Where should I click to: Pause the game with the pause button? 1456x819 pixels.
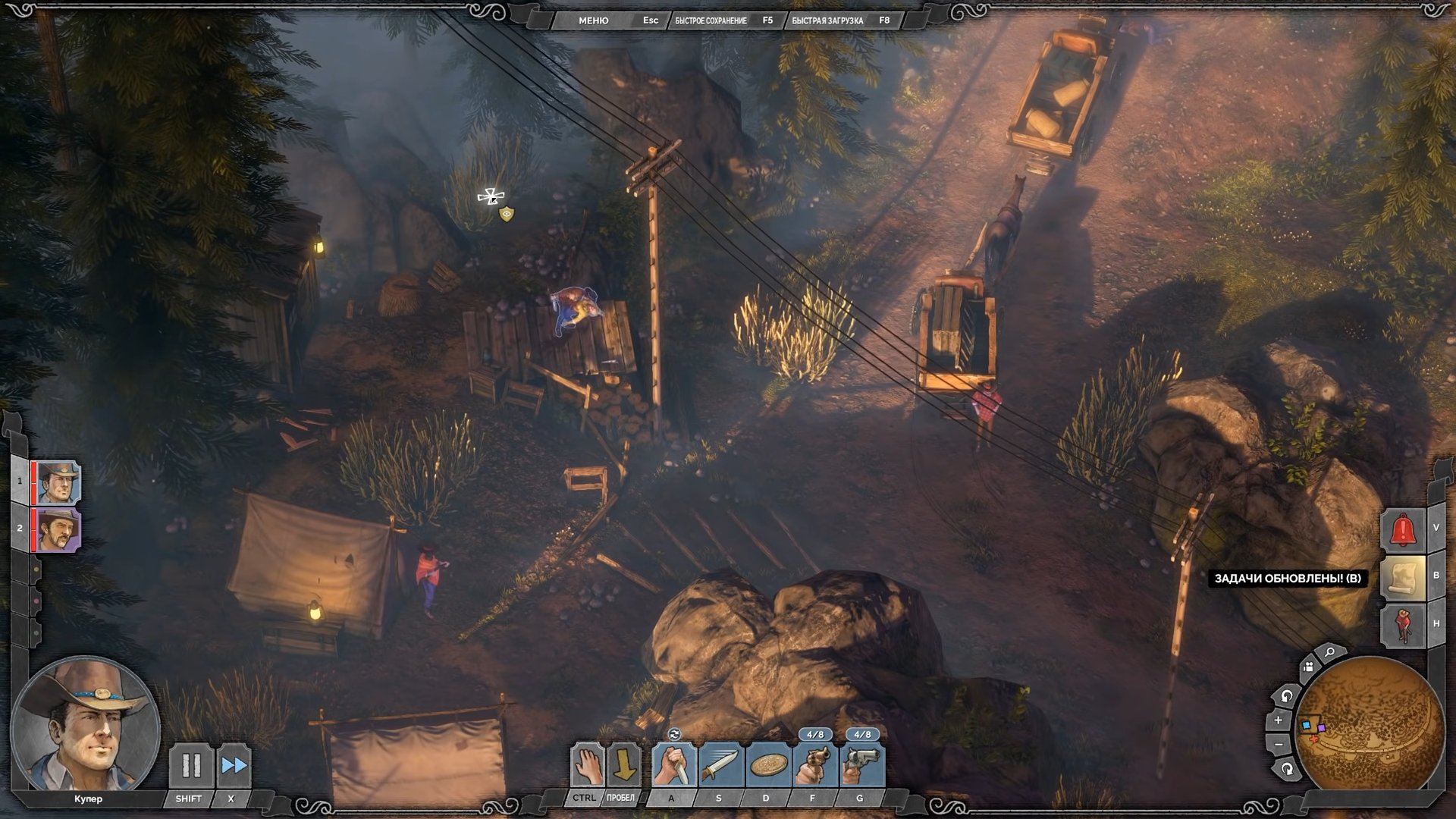coord(190,766)
